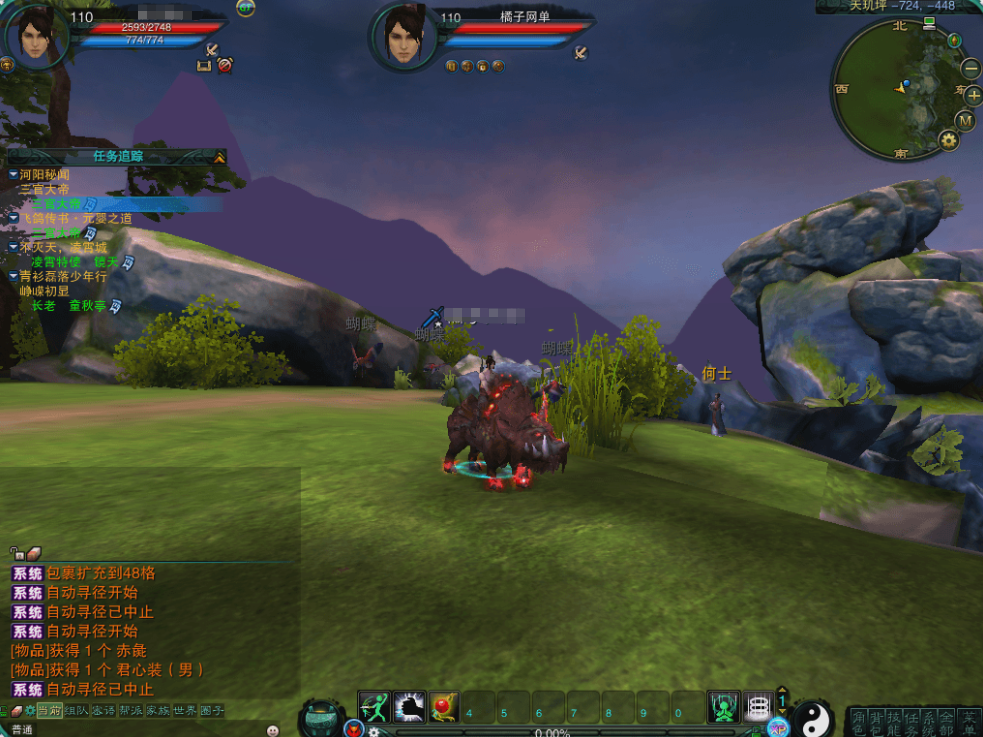The width and height of the screenshot is (983, 737).
Task: Open the world map with the M button
Action: tap(965, 121)
